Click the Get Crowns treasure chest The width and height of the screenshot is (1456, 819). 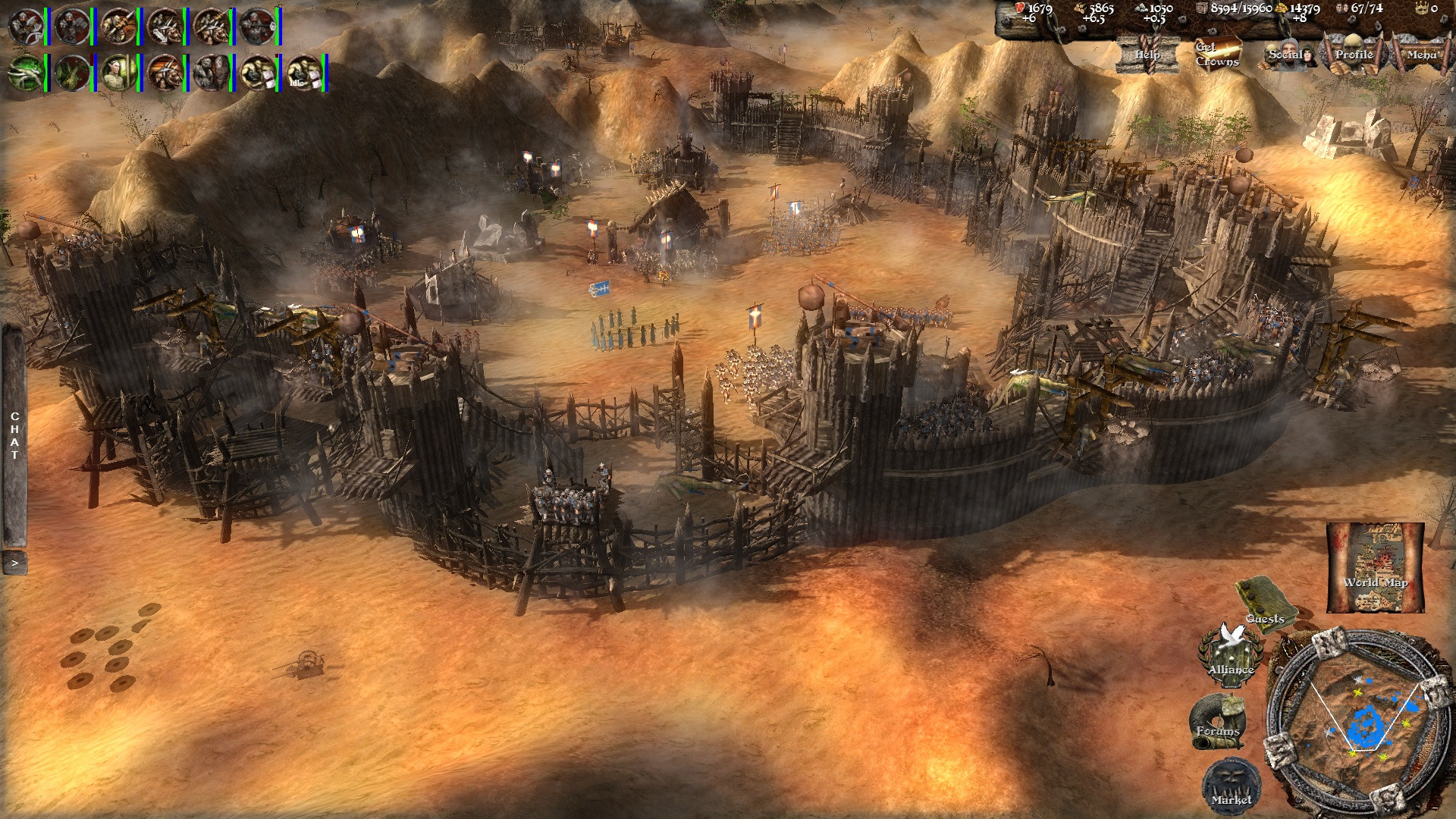click(1216, 54)
